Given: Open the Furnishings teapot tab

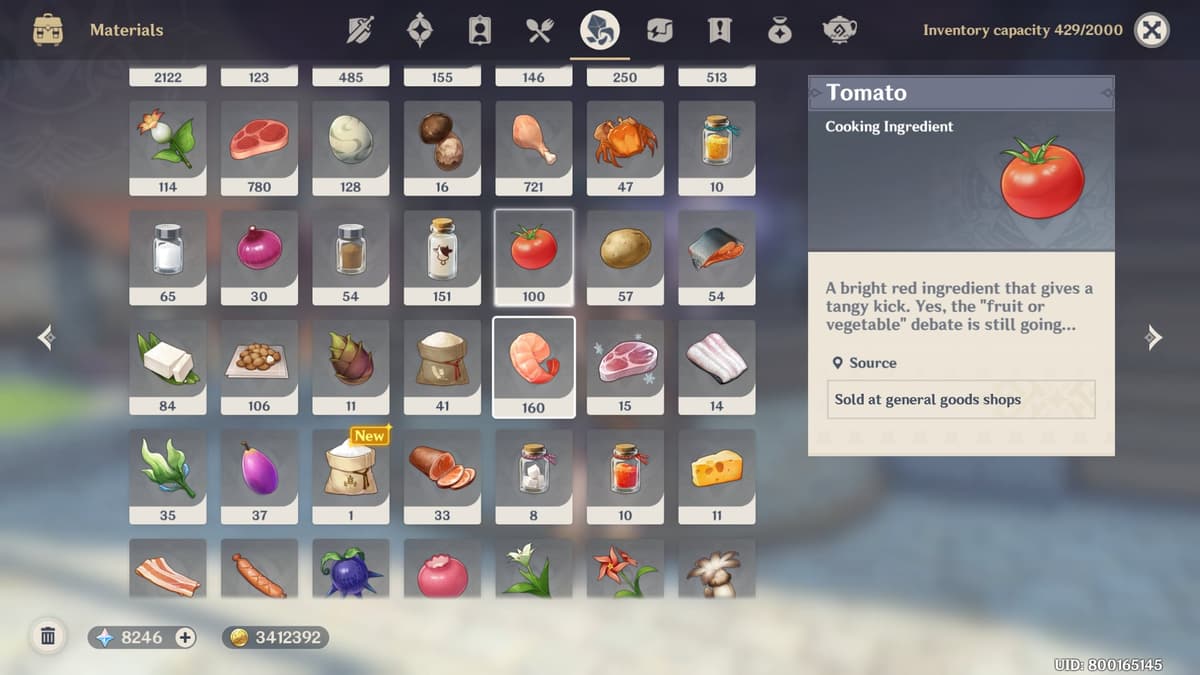Looking at the screenshot, I should (838, 30).
